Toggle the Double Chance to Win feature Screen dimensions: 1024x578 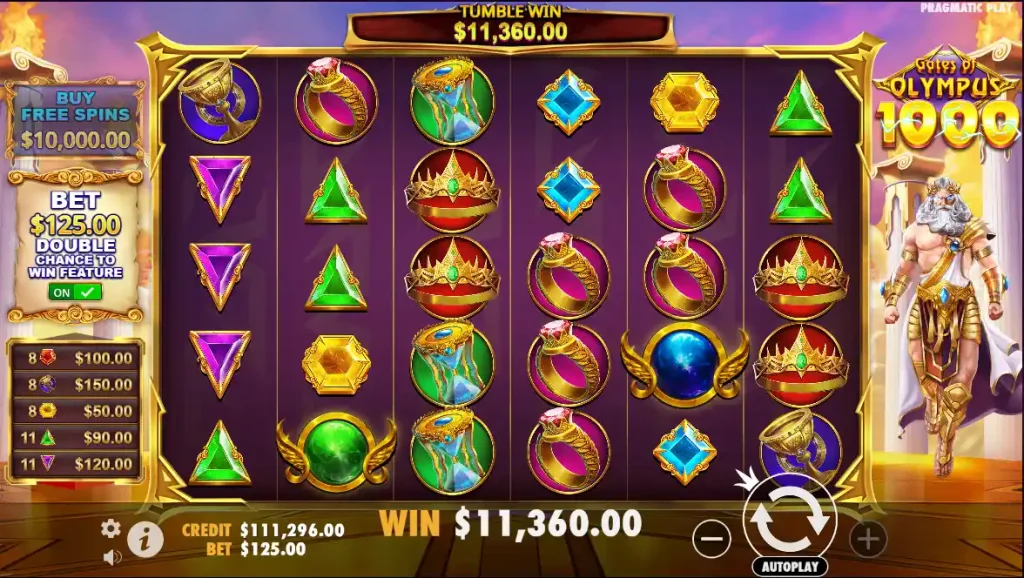coord(75,292)
